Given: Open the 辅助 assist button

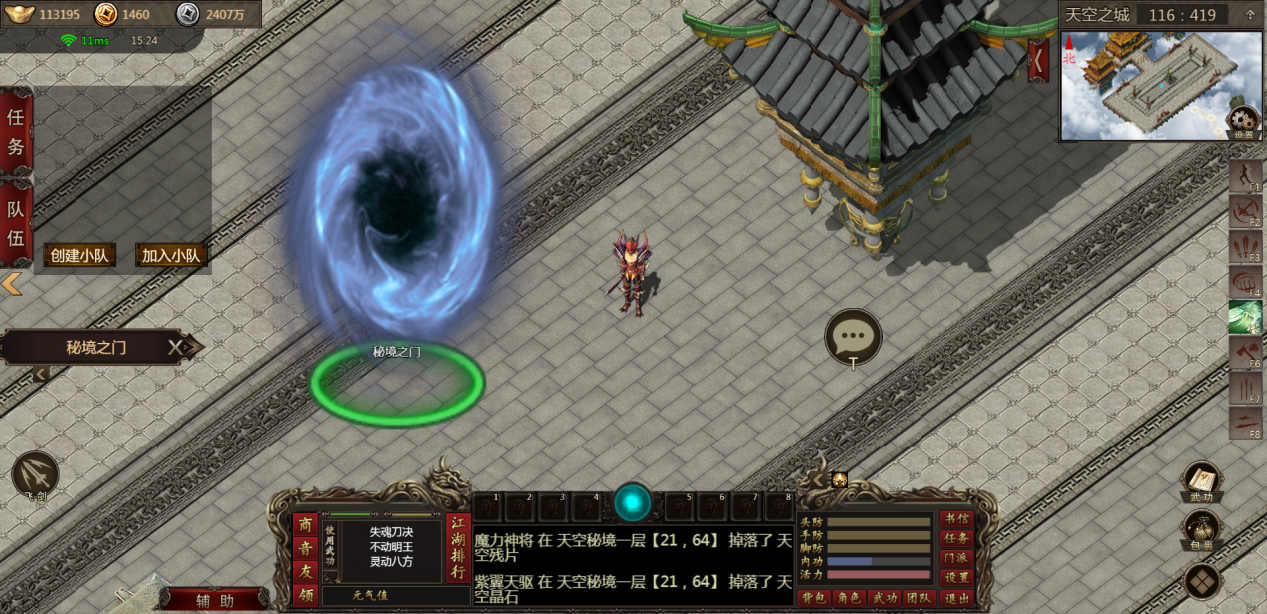Looking at the screenshot, I should click(215, 600).
